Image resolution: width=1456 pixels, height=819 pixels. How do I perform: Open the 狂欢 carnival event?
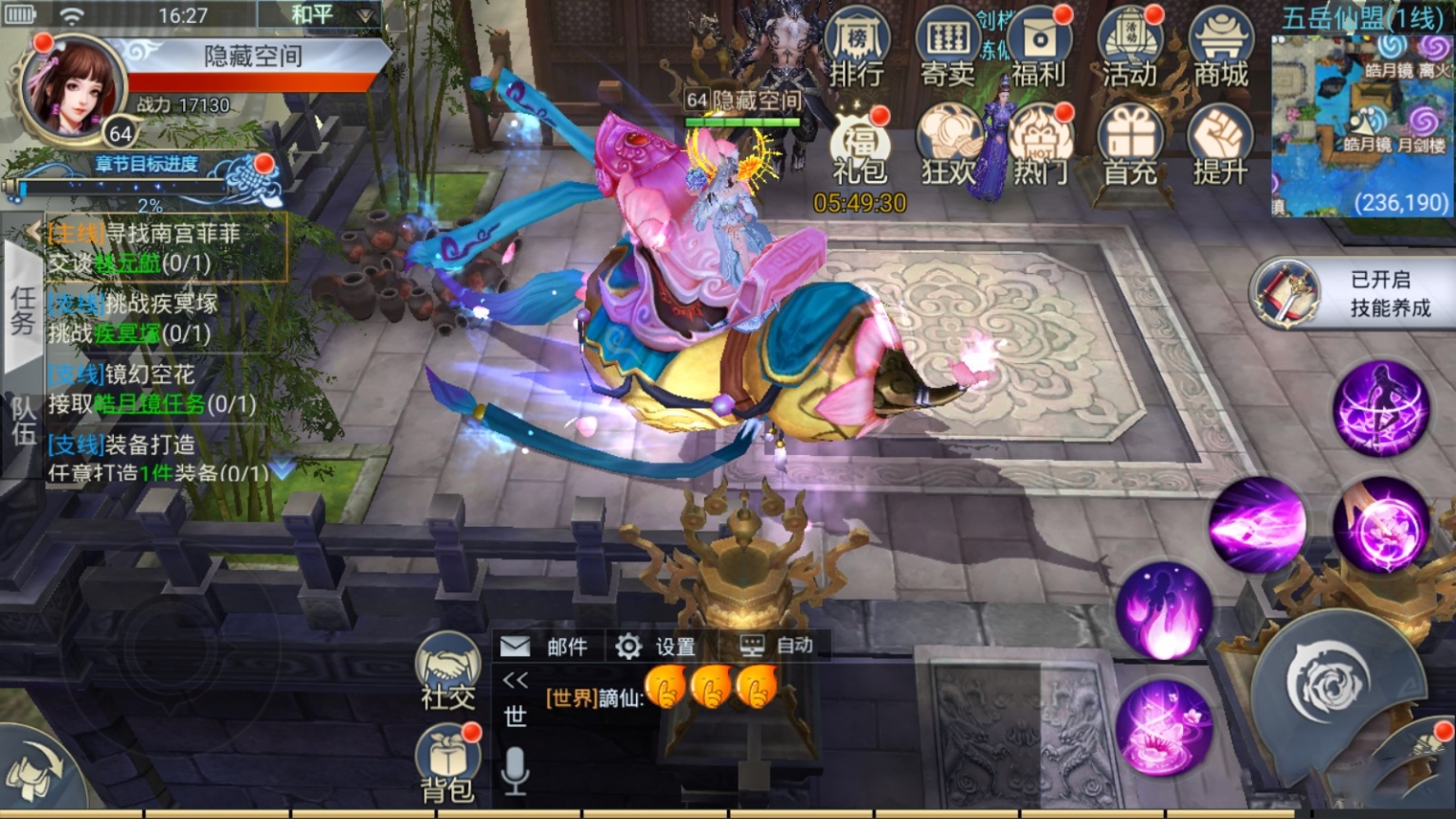click(948, 147)
